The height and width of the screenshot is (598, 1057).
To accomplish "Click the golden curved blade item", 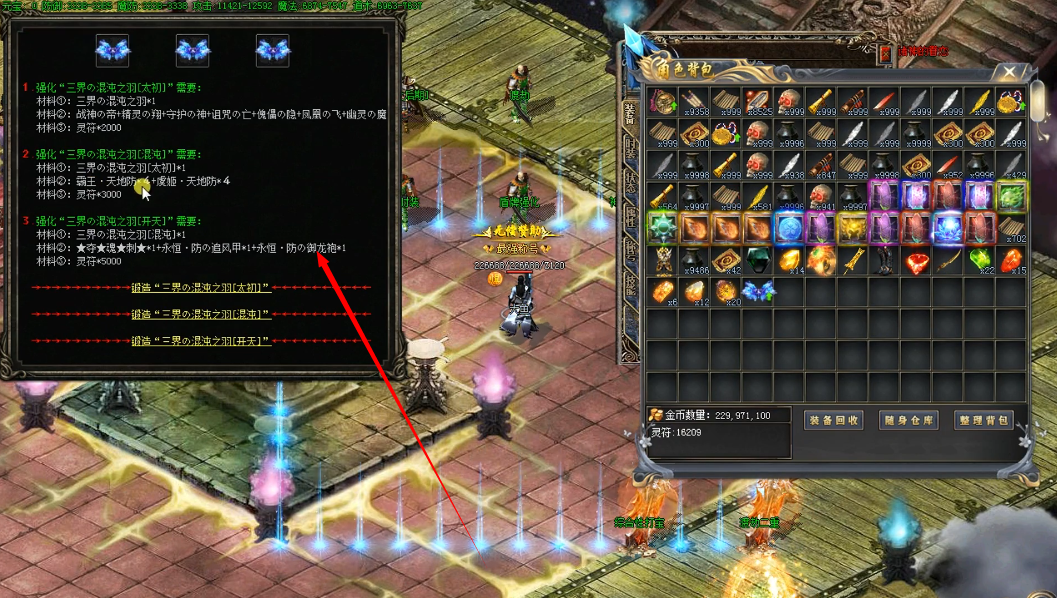I will coord(949,261).
